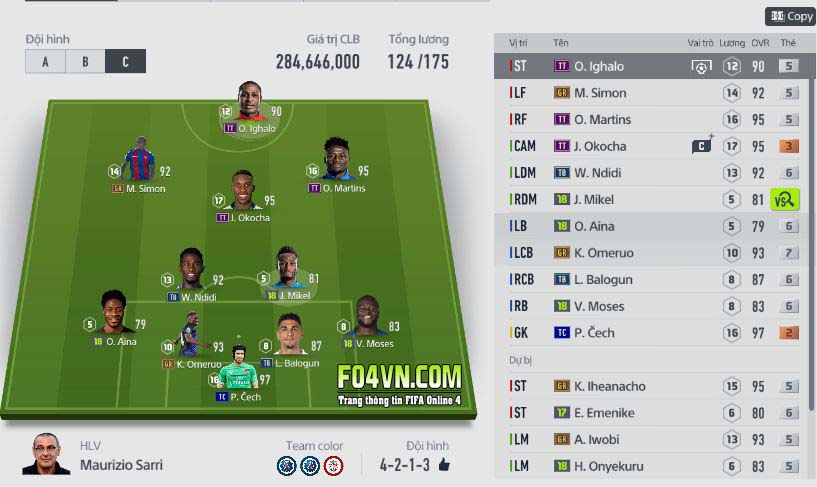The height and width of the screenshot is (487, 817).
Task: Choose substitute A. Iwobi row
Action: 600,439
